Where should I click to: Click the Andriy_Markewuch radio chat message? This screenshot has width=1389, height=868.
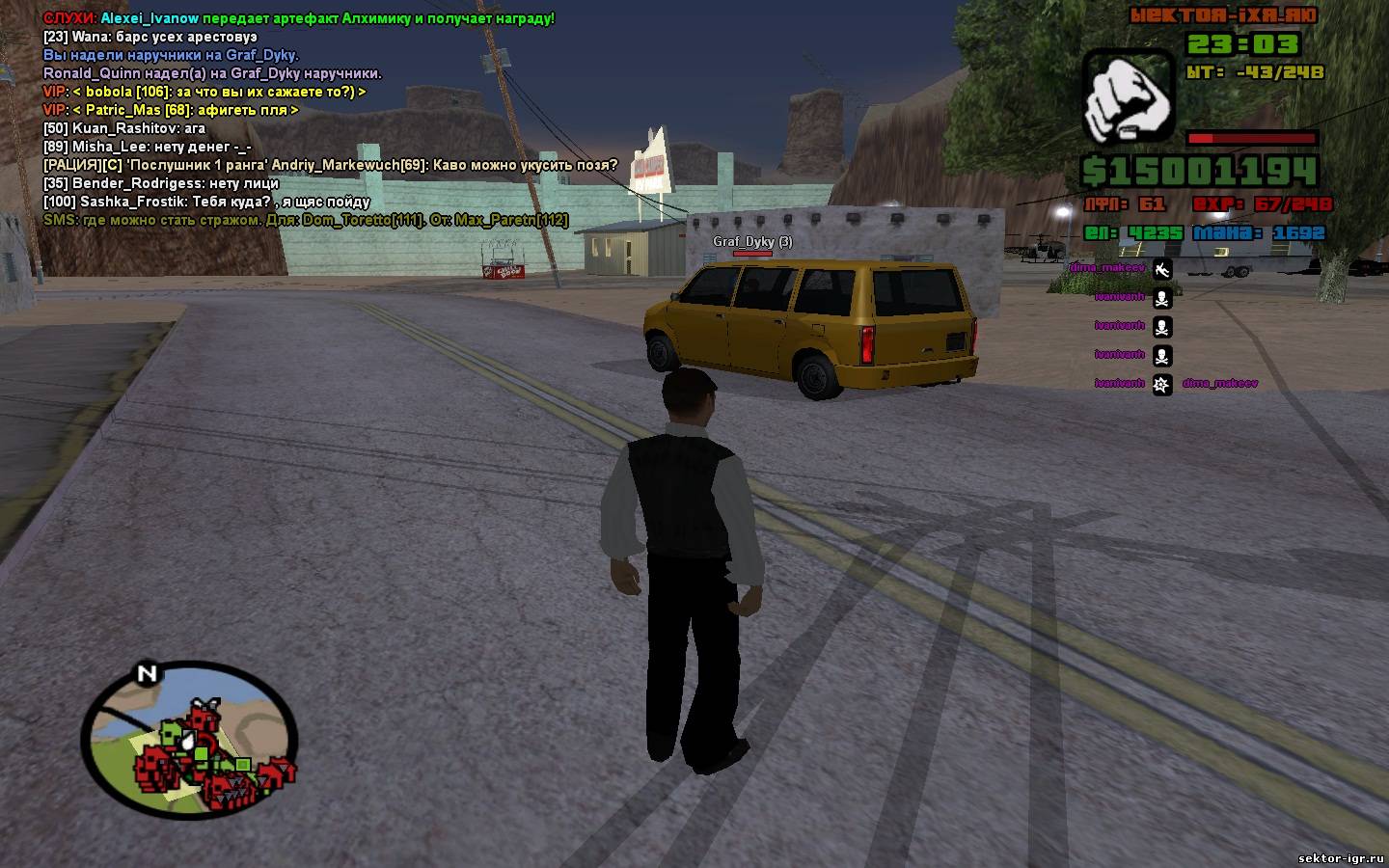point(330,165)
